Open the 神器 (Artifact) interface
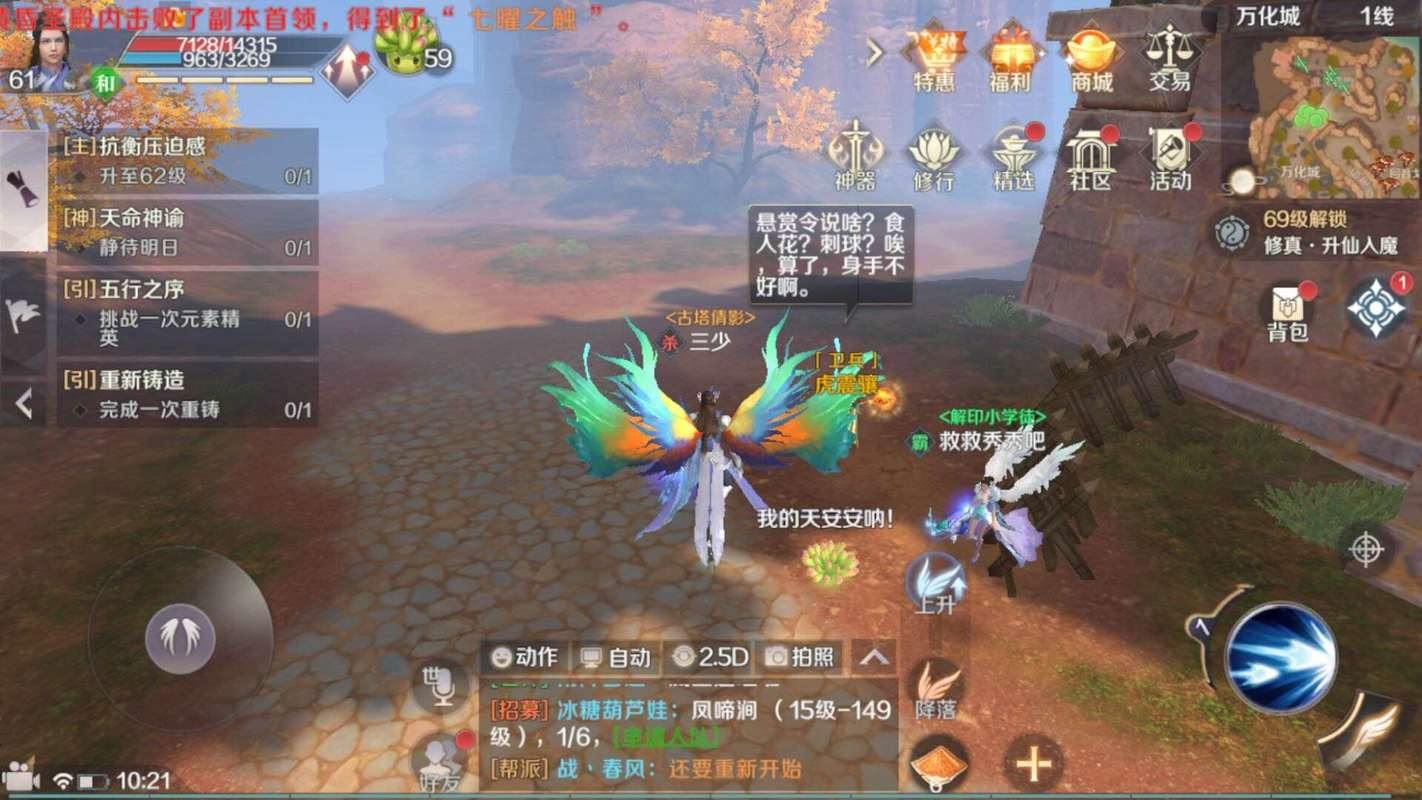This screenshot has height=800, width=1422. (857, 155)
